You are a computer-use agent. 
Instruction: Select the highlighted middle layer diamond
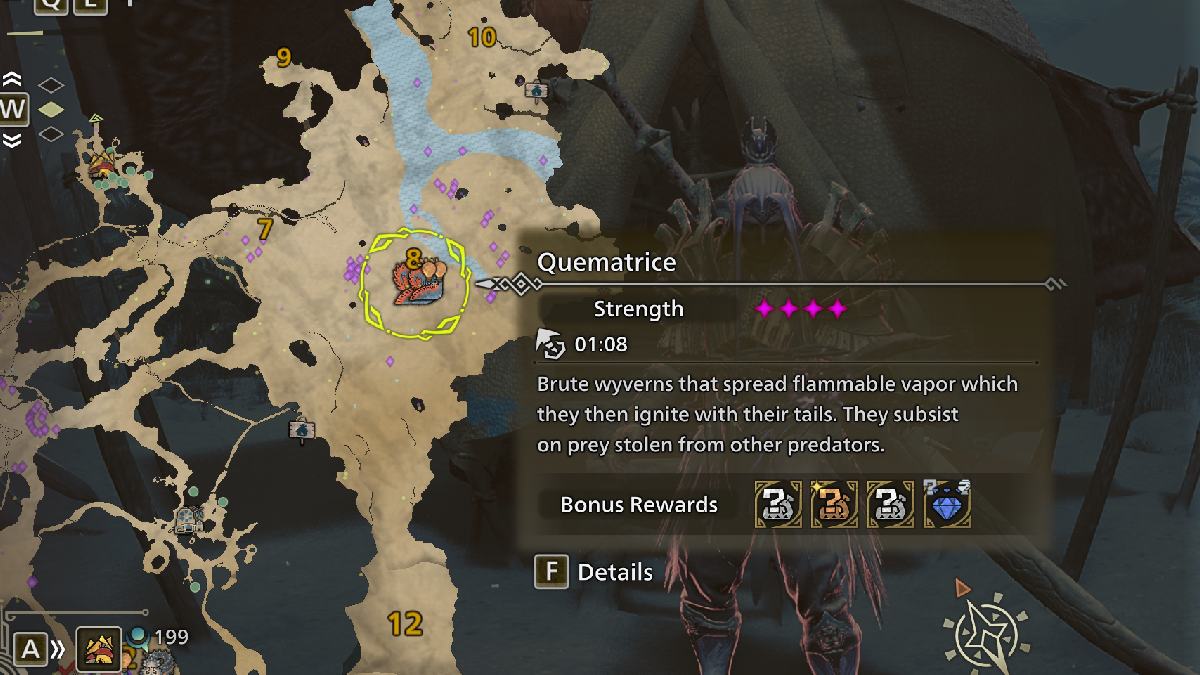(50, 108)
